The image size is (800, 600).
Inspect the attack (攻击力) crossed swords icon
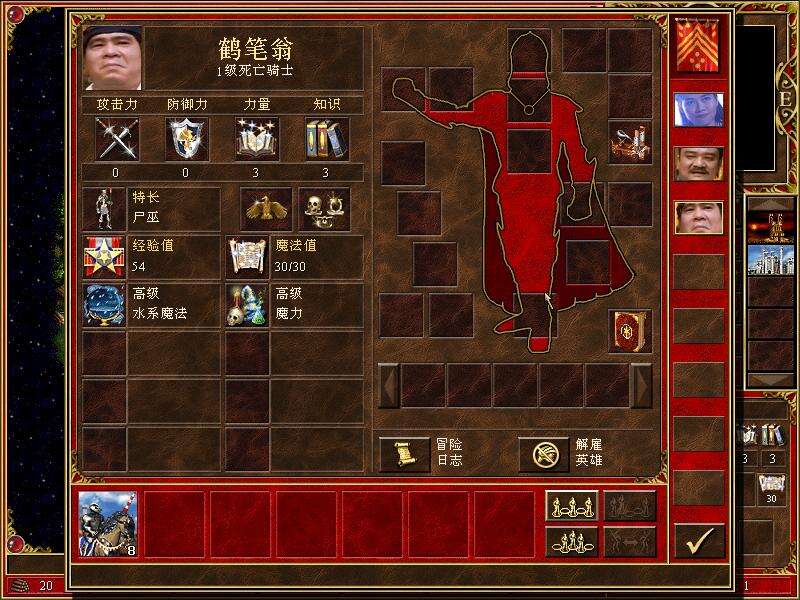tap(116, 139)
